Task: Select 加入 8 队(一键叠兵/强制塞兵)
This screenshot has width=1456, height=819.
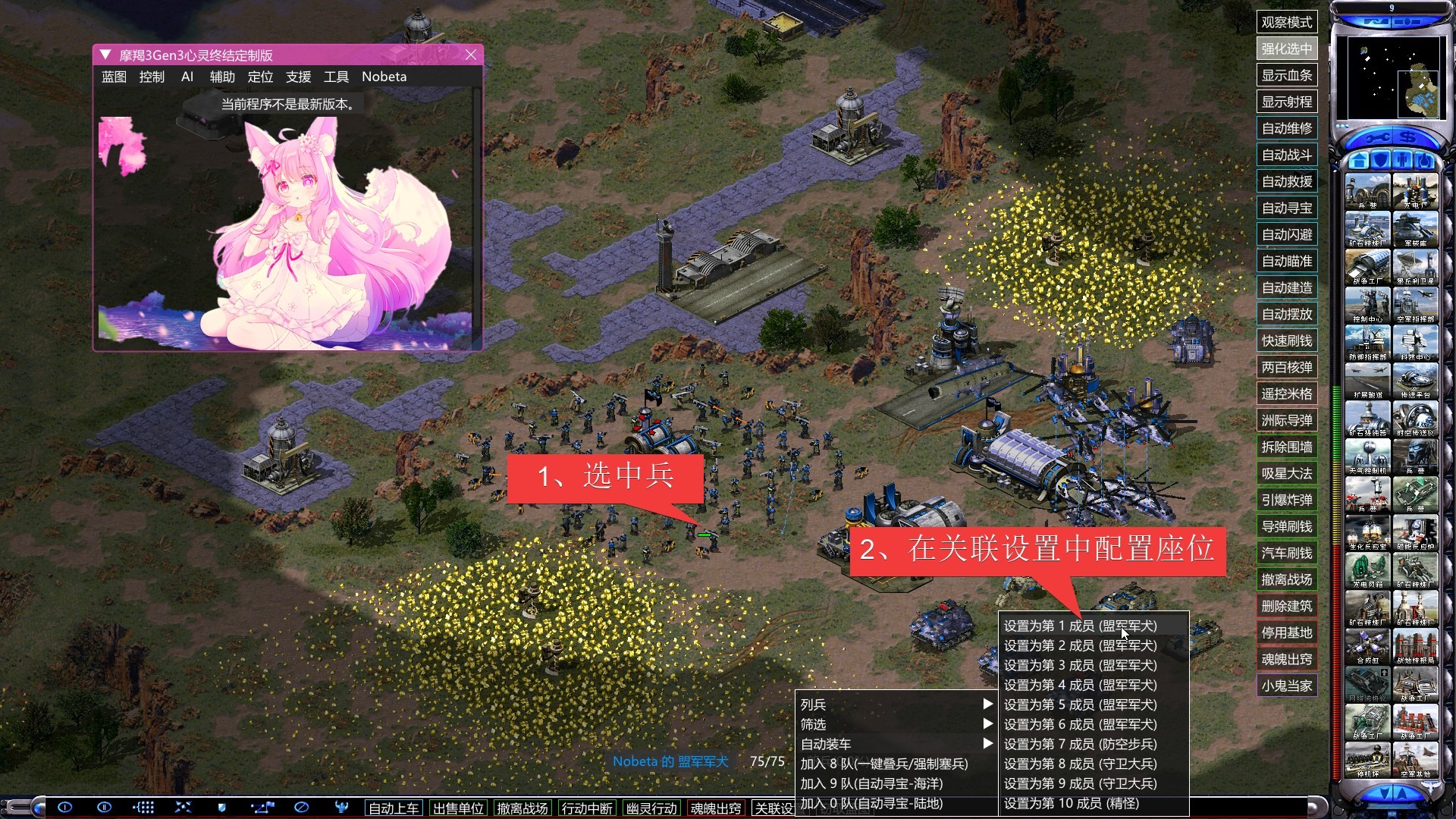Action: (x=883, y=764)
